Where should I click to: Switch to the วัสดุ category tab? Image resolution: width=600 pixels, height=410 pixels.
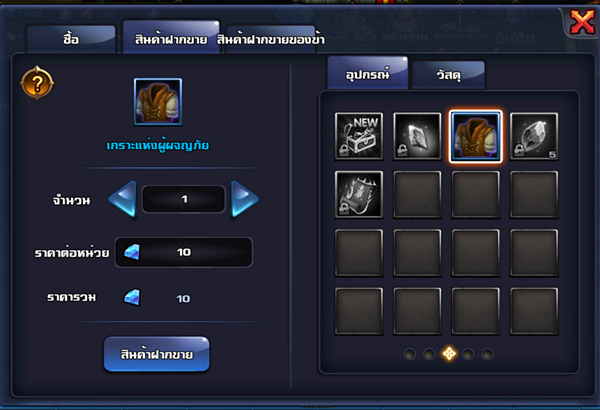click(448, 75)
